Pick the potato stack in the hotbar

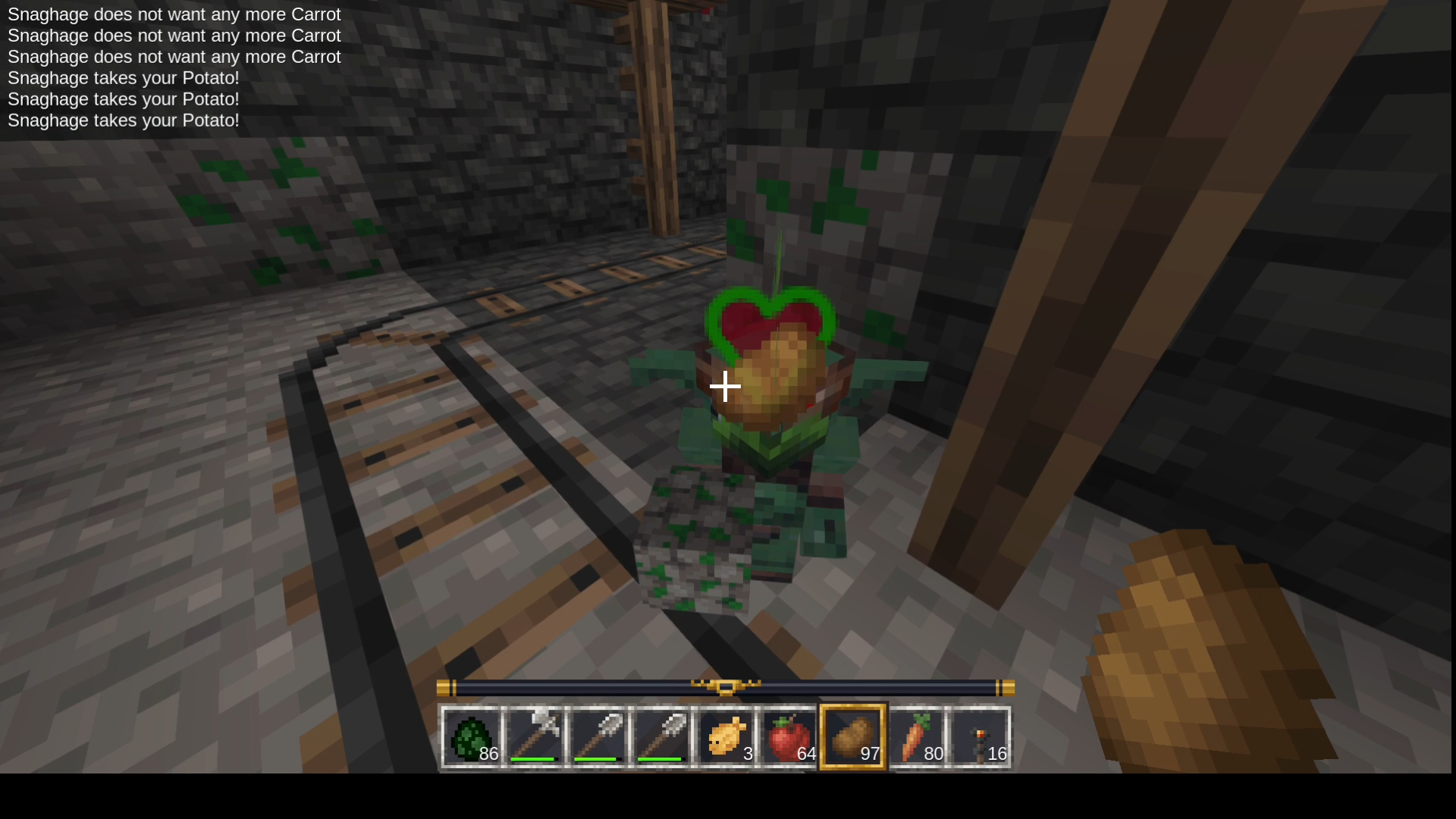(852, 737)
